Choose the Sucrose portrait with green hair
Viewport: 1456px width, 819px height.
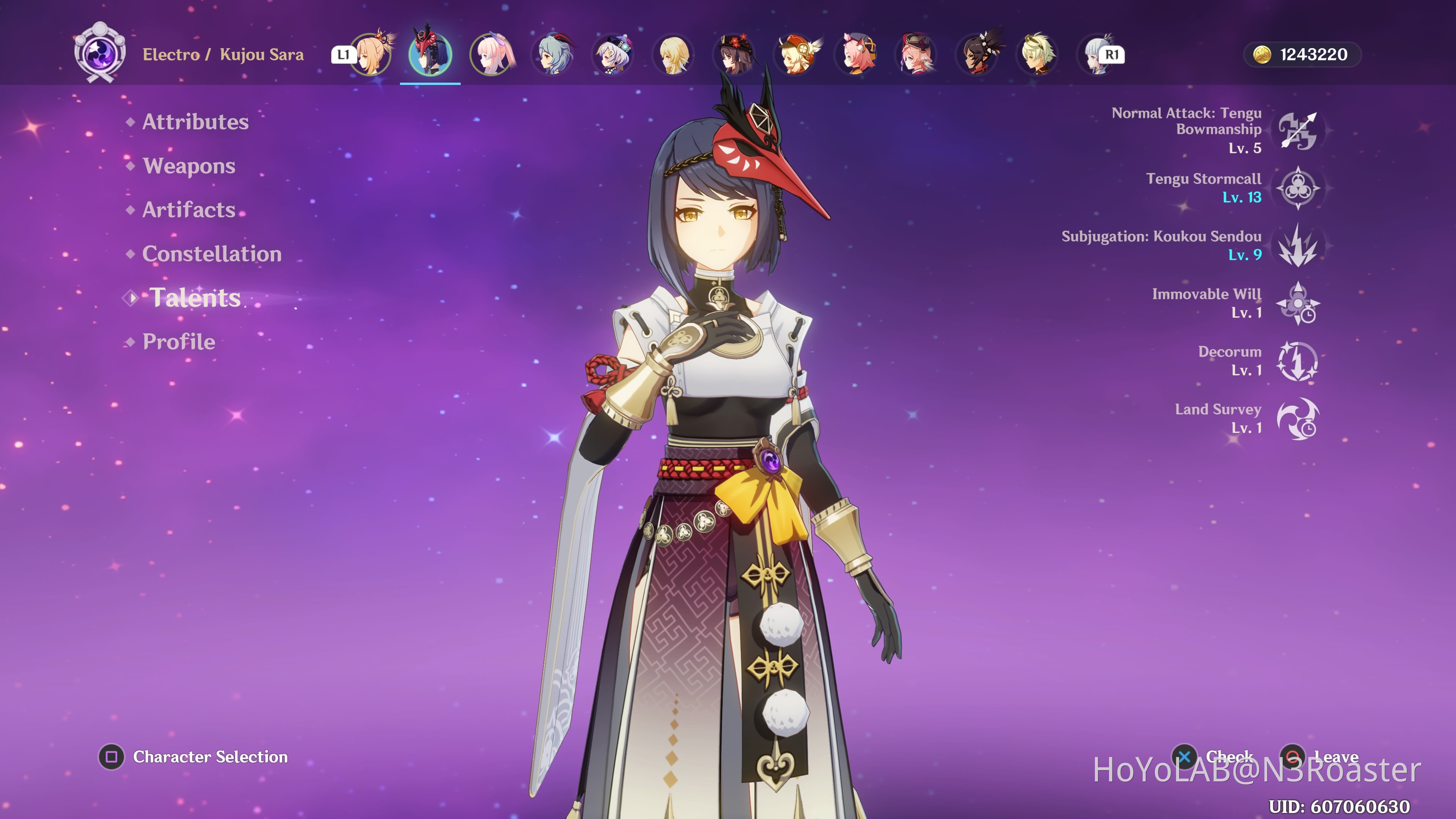(1038, 55)
